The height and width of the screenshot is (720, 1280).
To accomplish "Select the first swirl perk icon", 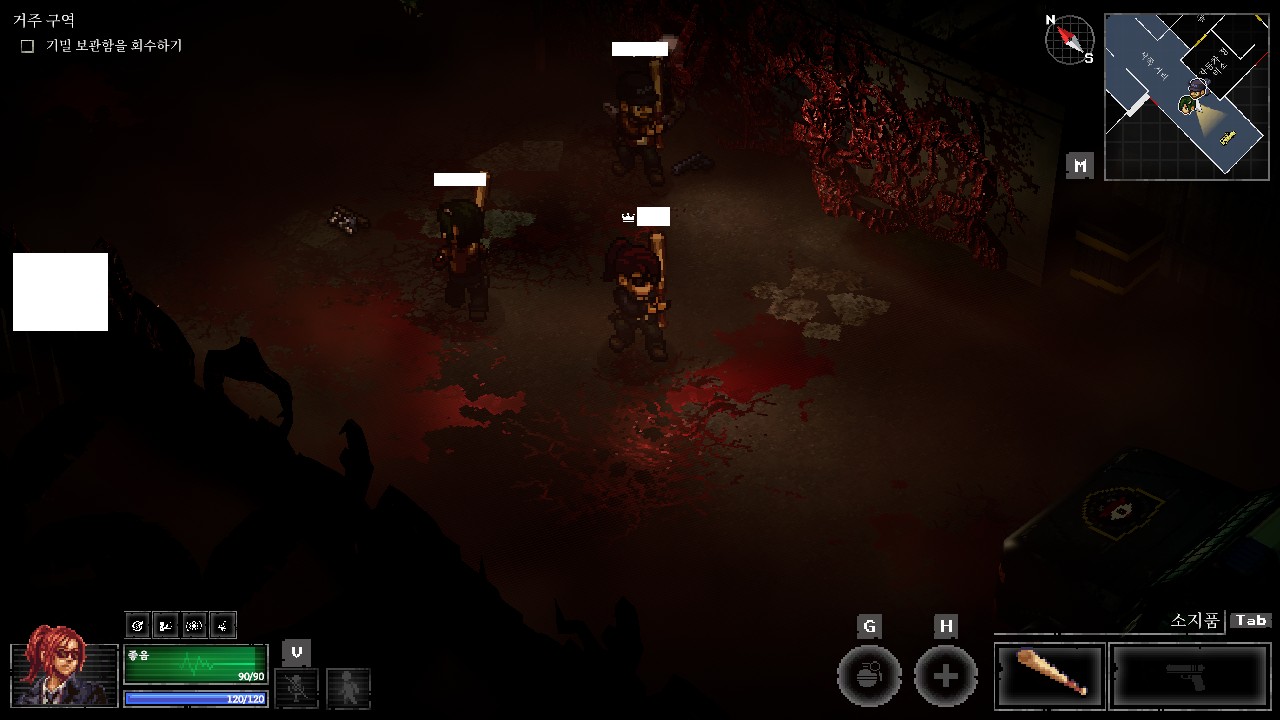I will coord(138,626).
